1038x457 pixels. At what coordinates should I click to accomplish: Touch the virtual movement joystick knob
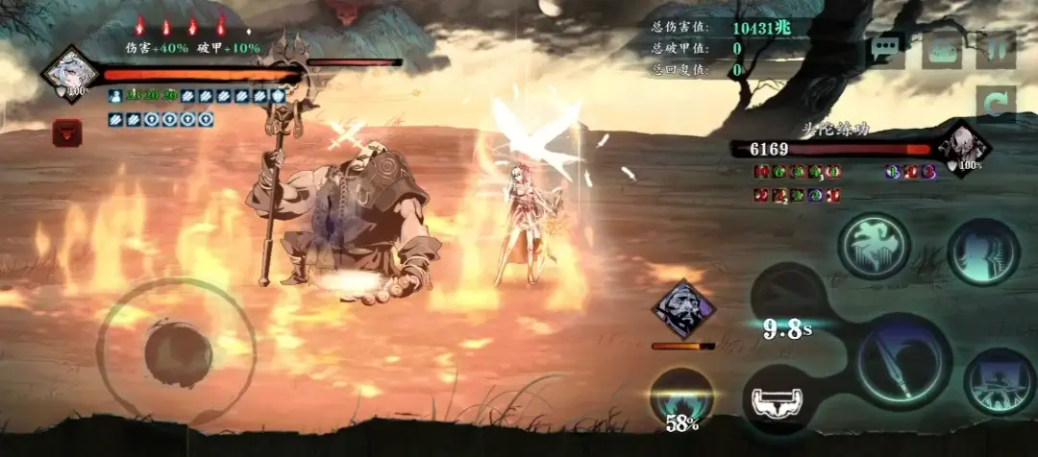[177, 352]
